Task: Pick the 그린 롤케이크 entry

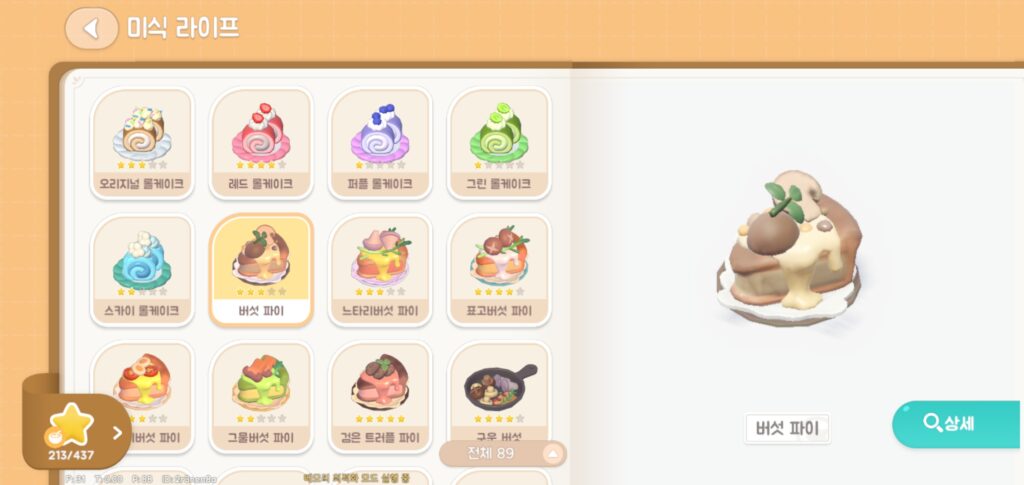Action: point(498,142)
